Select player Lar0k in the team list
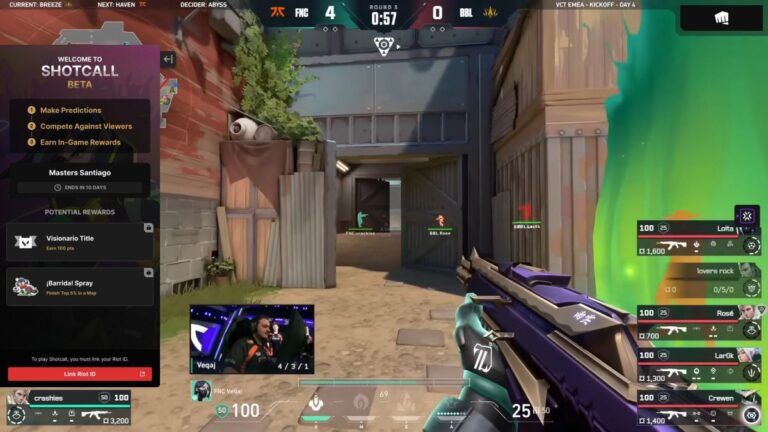This screenshot has width=768, height=432. pyautogui.click(x=698, y=365)
